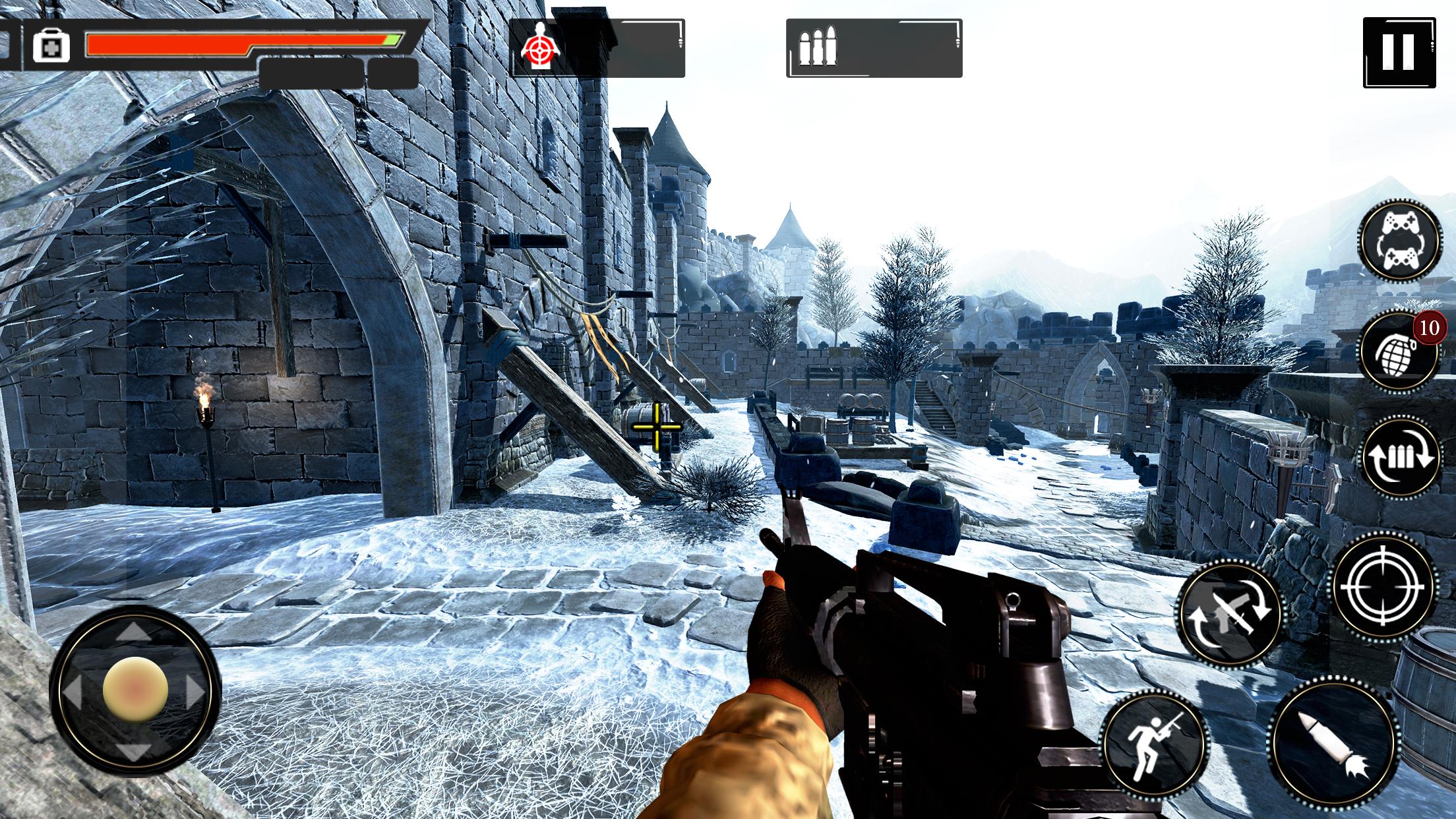Throw a grenade

tap(1399, 350)
